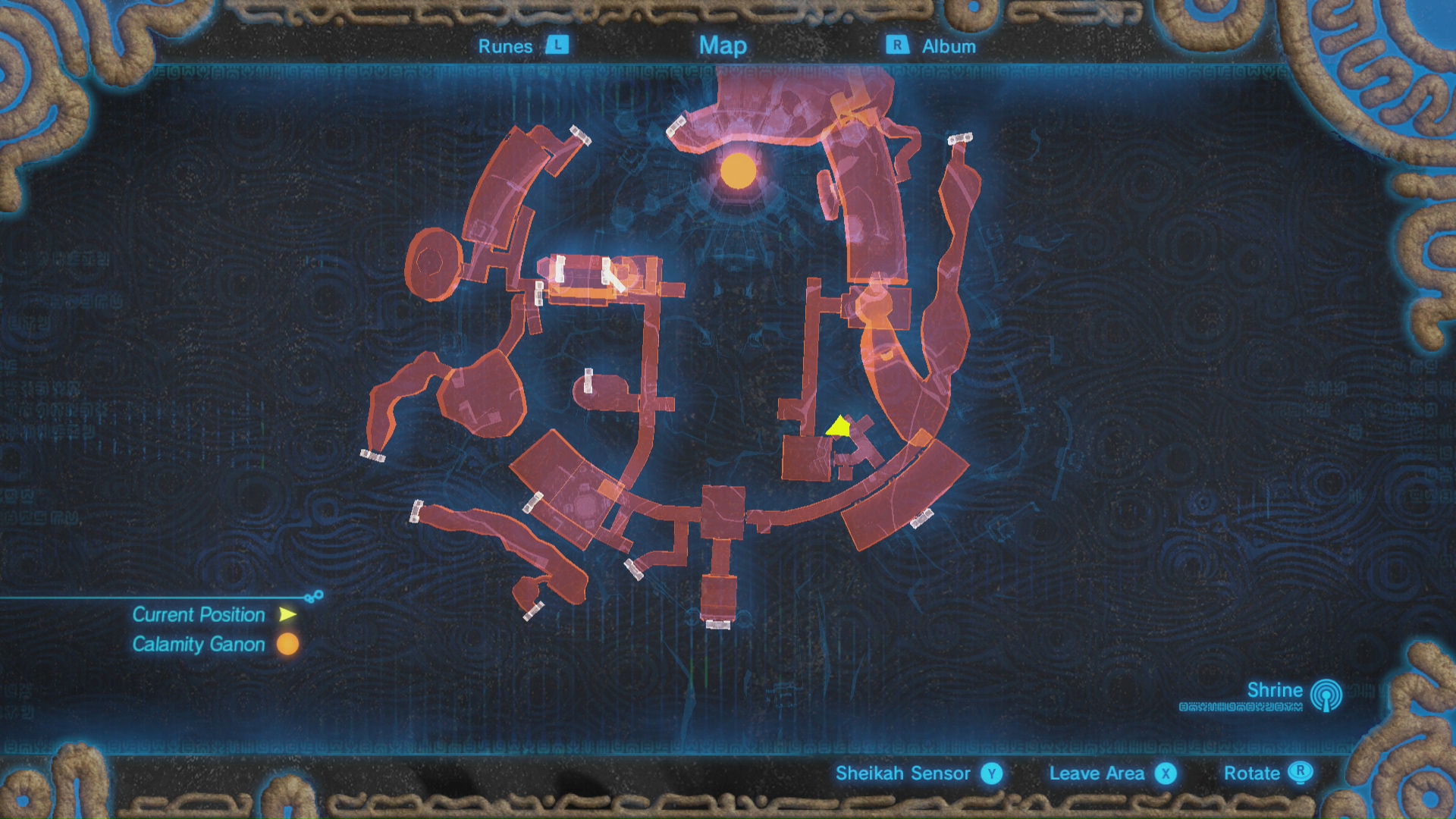Click the L button icon next to Runes

coord(557,46)
